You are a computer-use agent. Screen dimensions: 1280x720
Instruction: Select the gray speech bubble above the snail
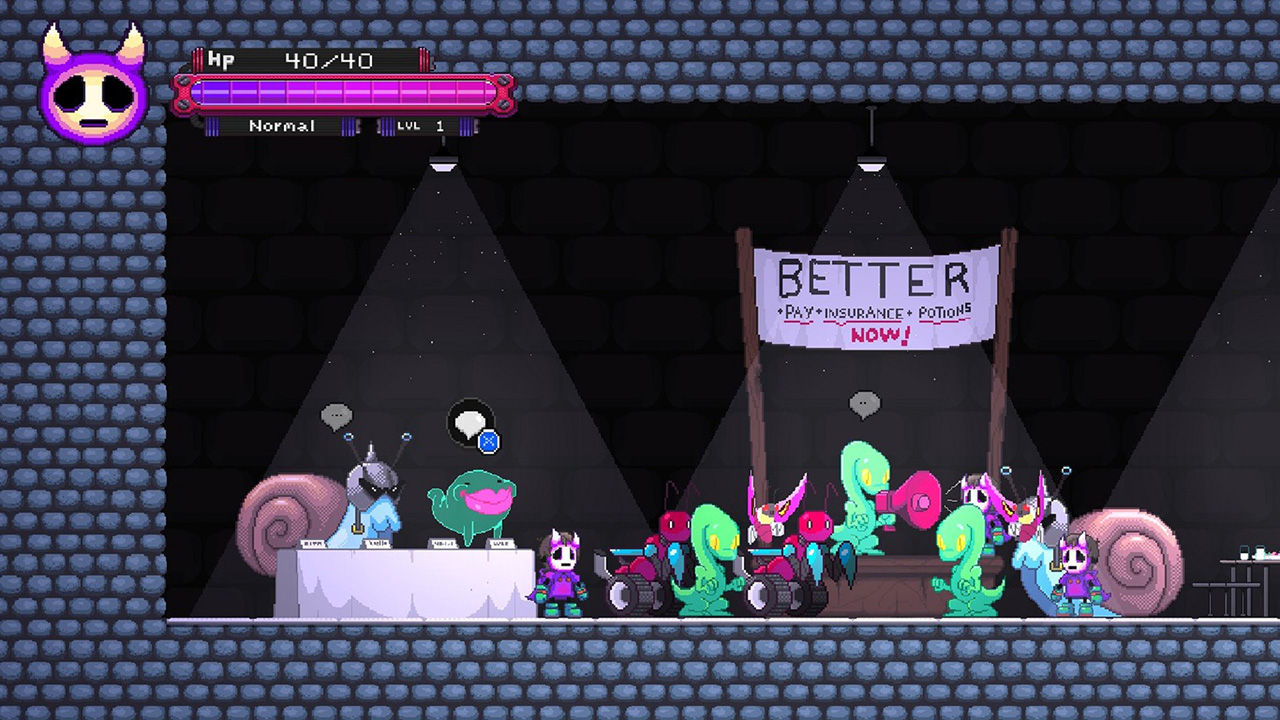click(x=337, y=416)
